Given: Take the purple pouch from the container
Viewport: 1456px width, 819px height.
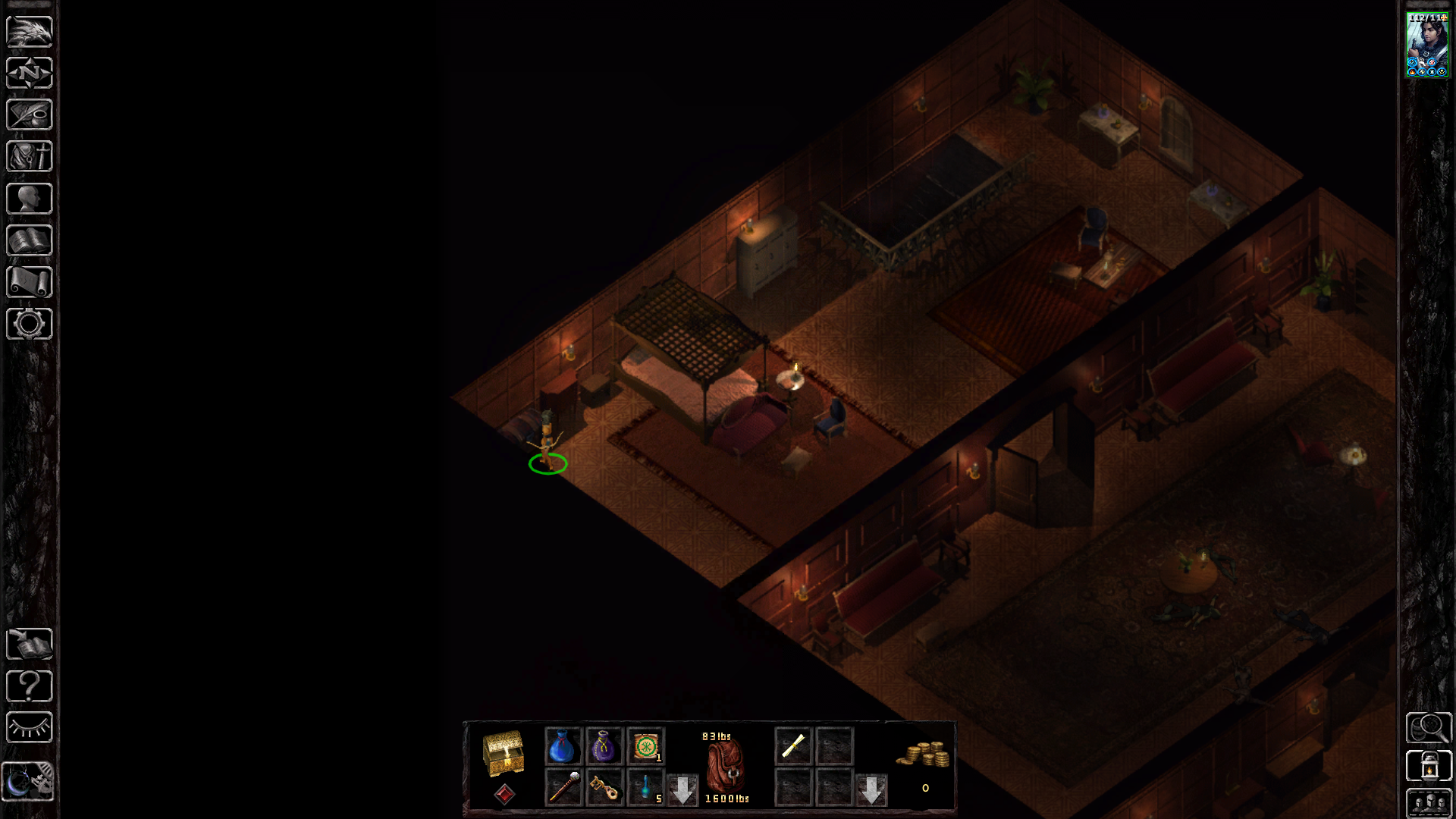Looking at the screenshot, I should click(604, 746).
